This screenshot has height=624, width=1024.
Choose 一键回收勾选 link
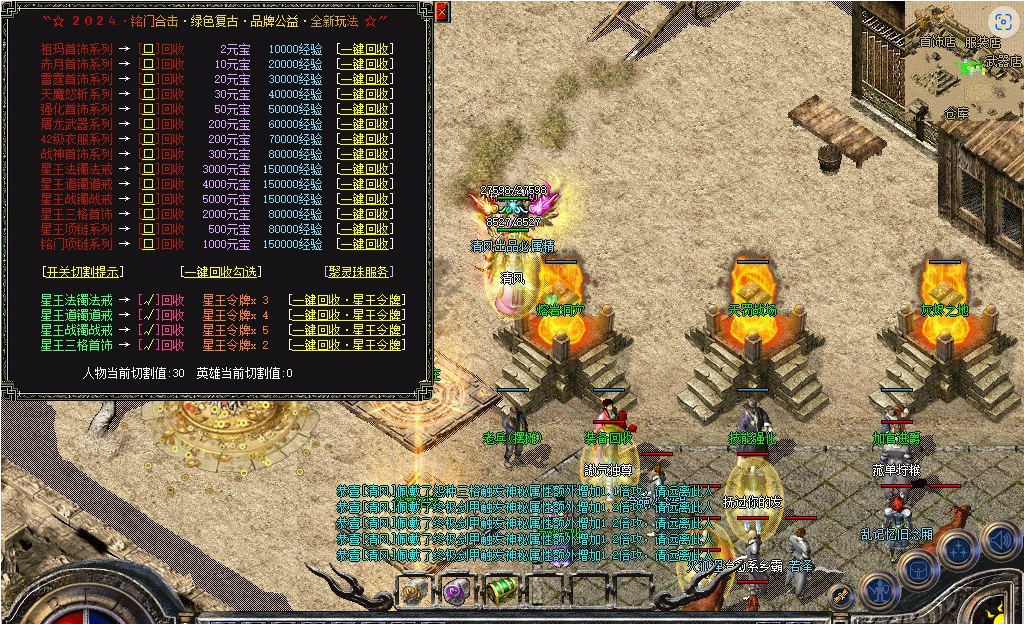(221, 271)
